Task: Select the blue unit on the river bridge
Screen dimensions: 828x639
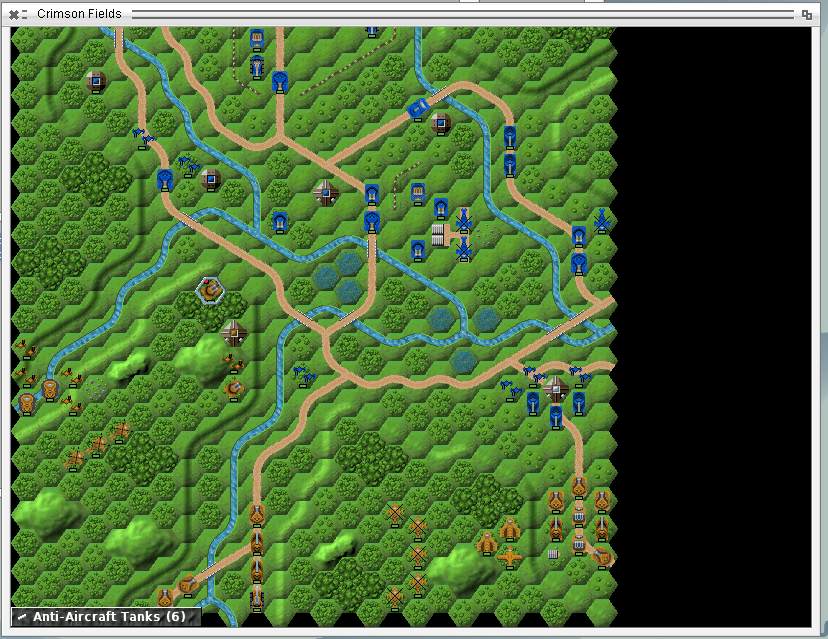Action: [x=418, y=107]
